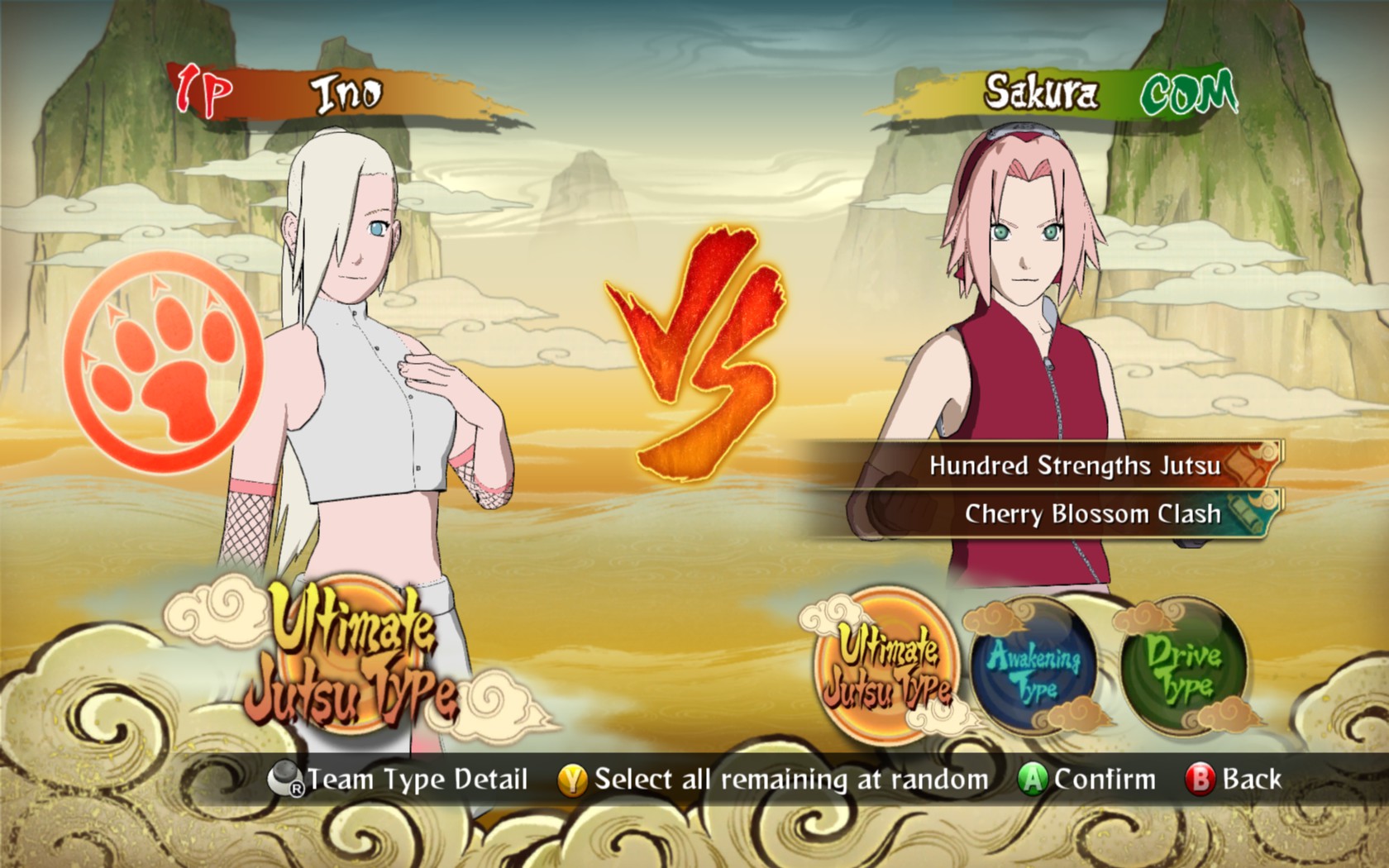Click the Sakura COM name banner
The image size is (1389, 868).
pyautogui.click(x=1067, y=93)
